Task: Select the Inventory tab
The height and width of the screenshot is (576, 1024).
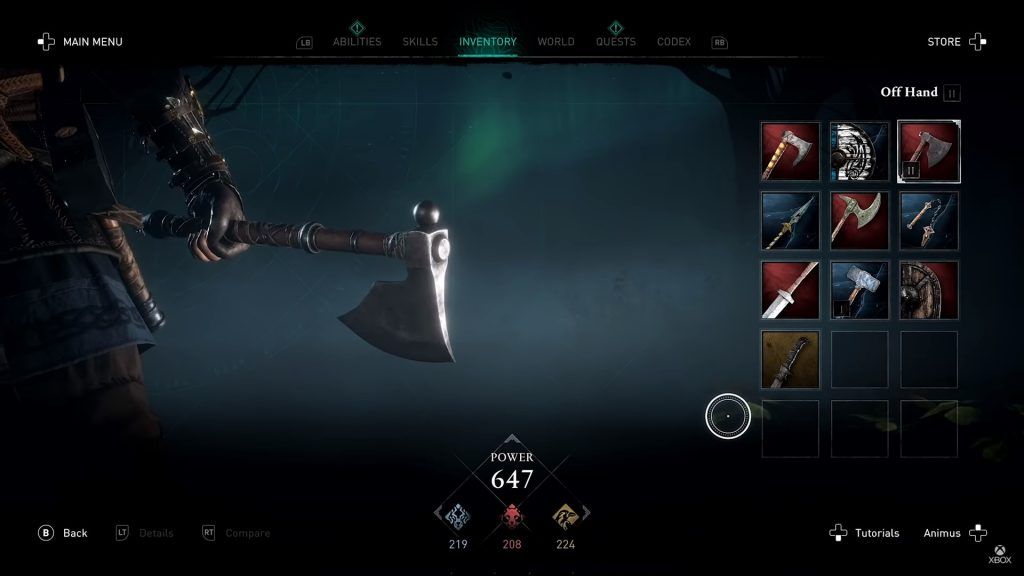Action: [488, 42]
